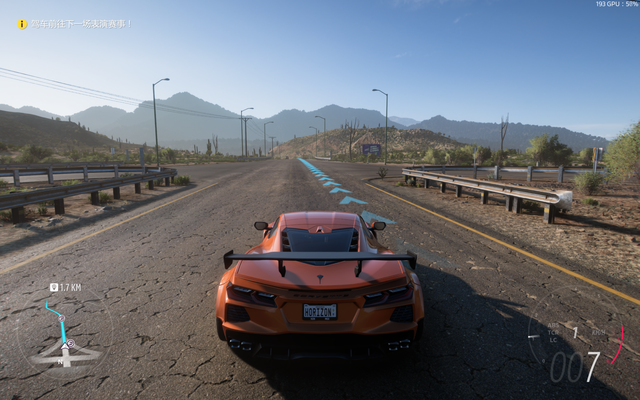Screen dimensions: 640x400
Task: Select the 1.7 KM destination waypoint marker
Action: (53, 288)
